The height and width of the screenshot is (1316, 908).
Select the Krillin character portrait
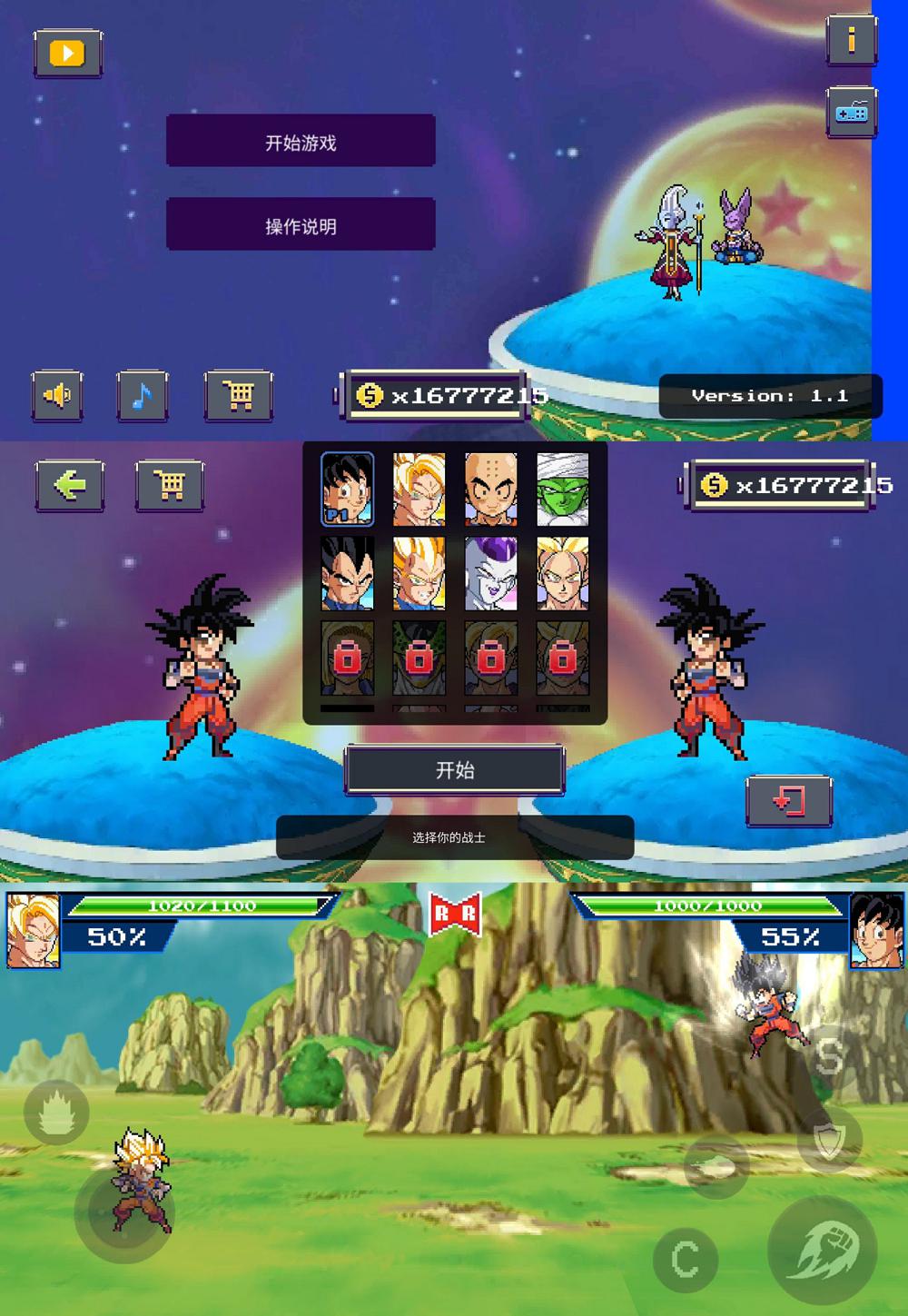click(x=490, y=490)
